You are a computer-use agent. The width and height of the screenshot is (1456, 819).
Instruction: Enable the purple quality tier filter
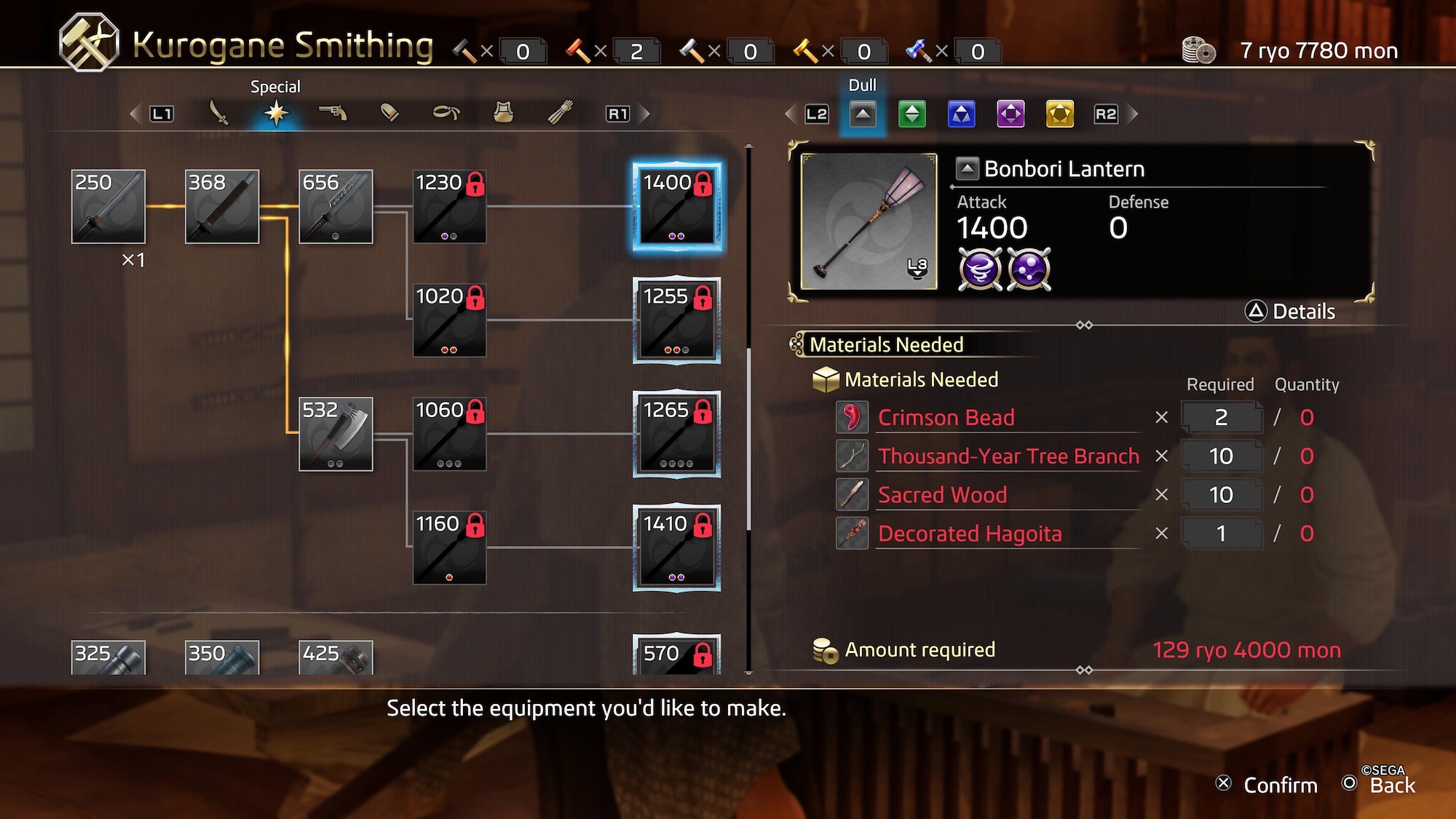[1010, 114]
